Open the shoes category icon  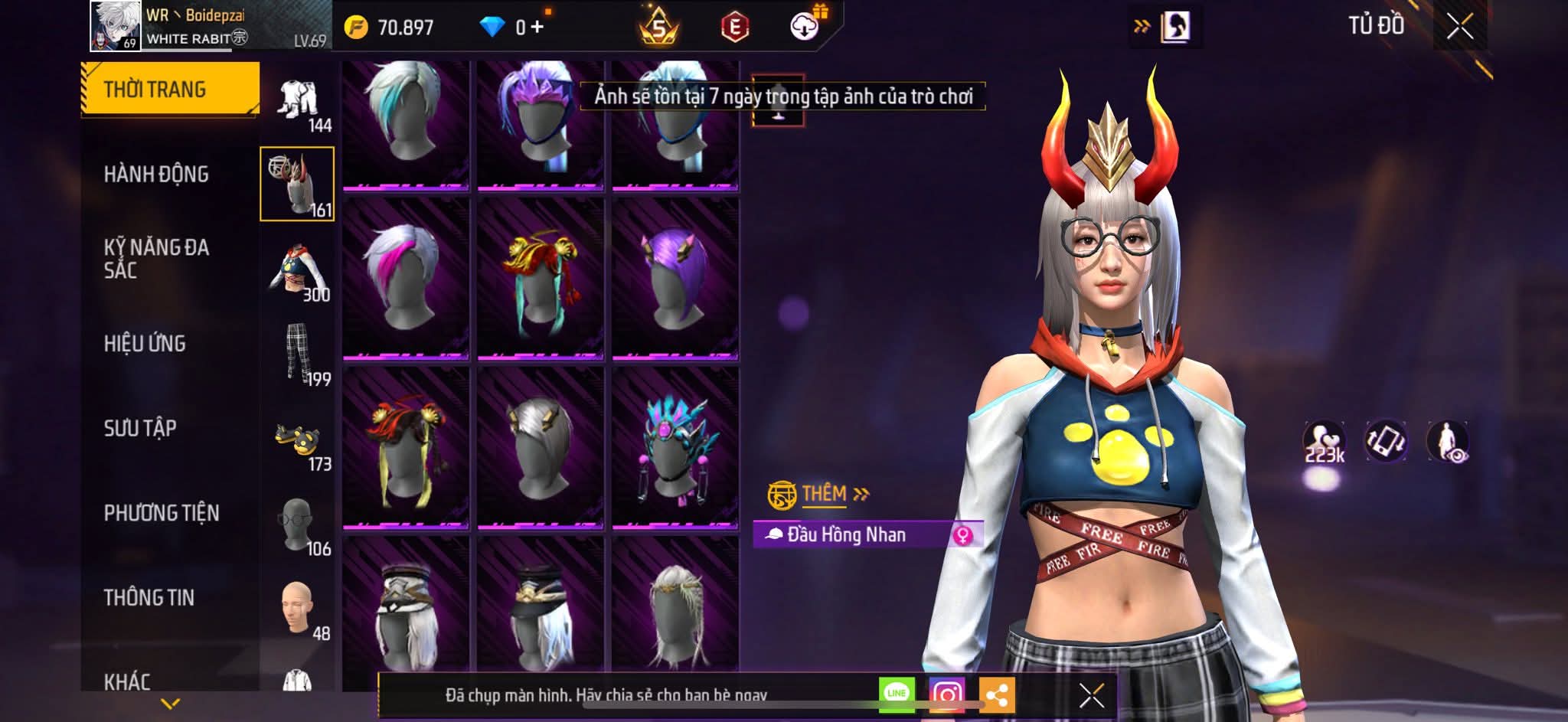click(297, 439)
